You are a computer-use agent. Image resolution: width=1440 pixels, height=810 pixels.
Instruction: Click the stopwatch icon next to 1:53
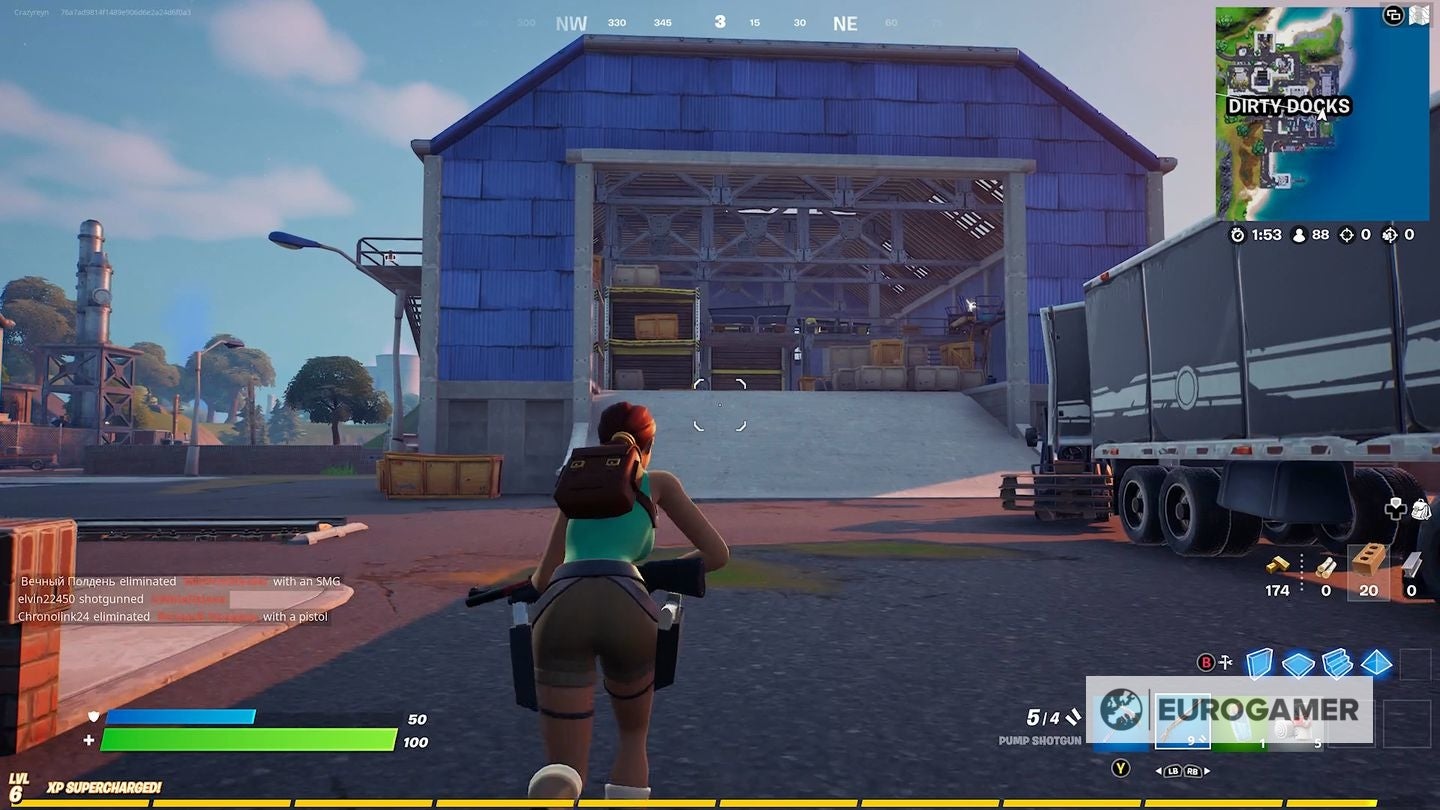coord(1237,234)
